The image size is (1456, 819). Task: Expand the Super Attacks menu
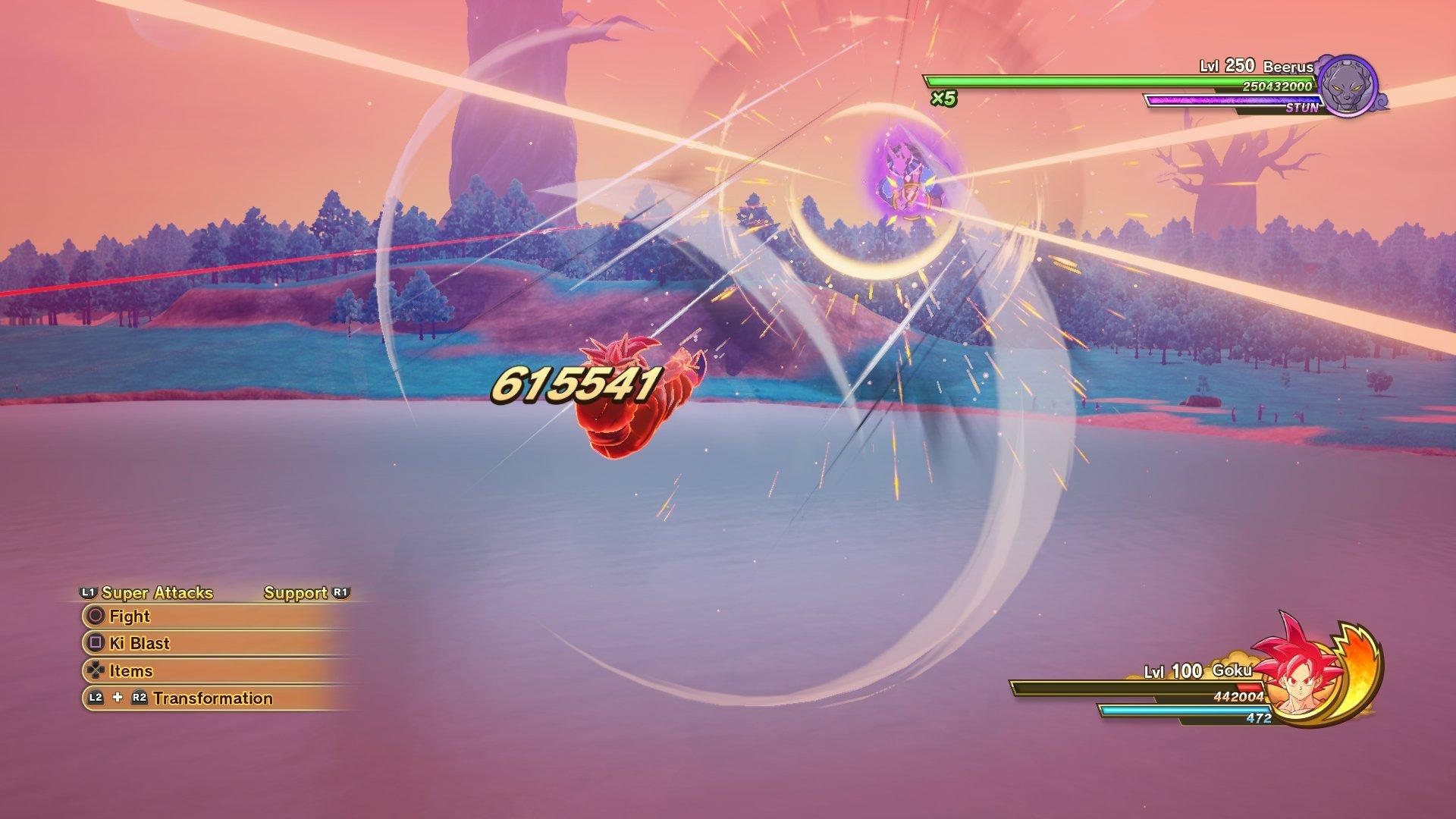pyautogui.click(x=155, y=593)
